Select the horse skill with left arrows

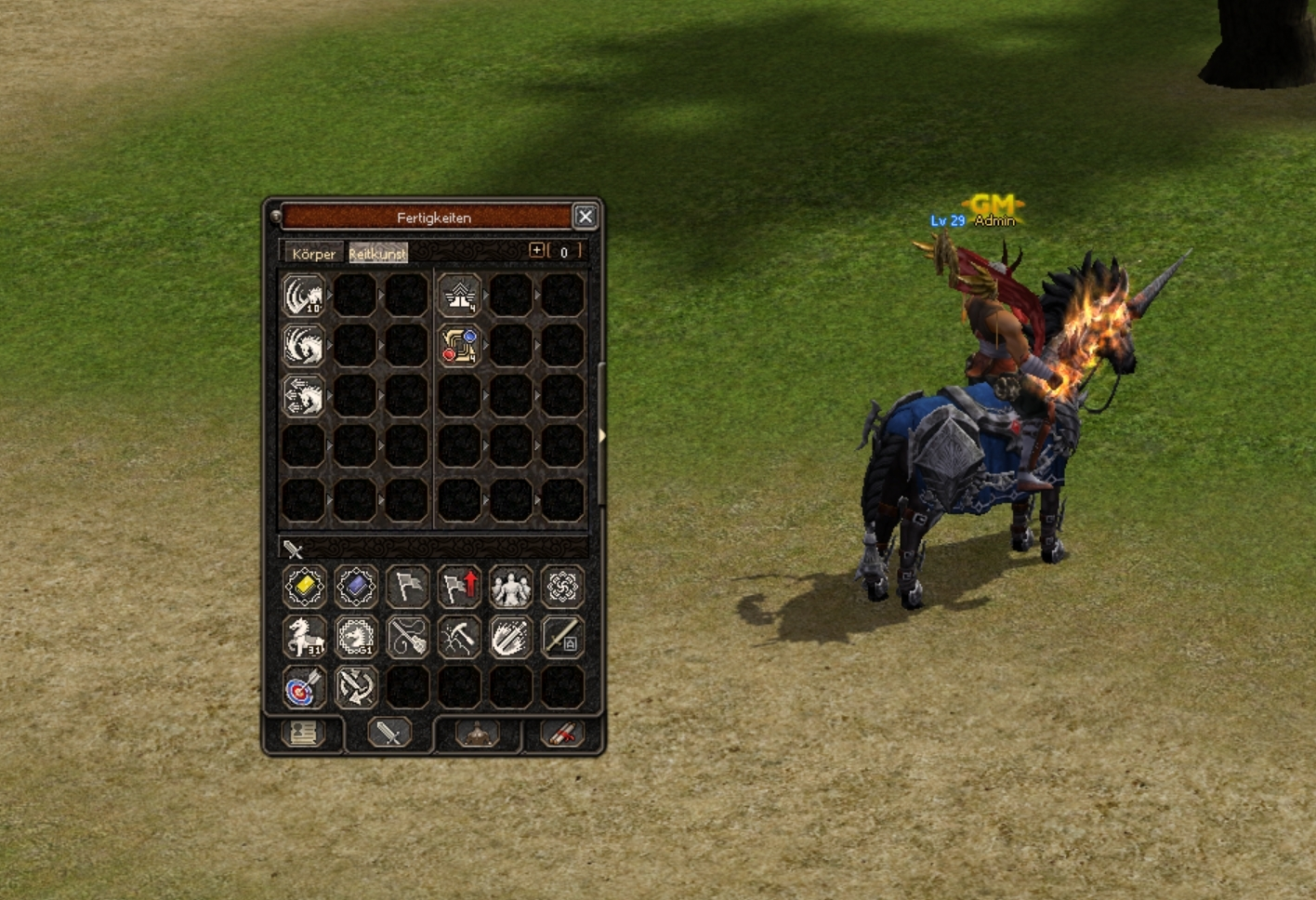304,396
